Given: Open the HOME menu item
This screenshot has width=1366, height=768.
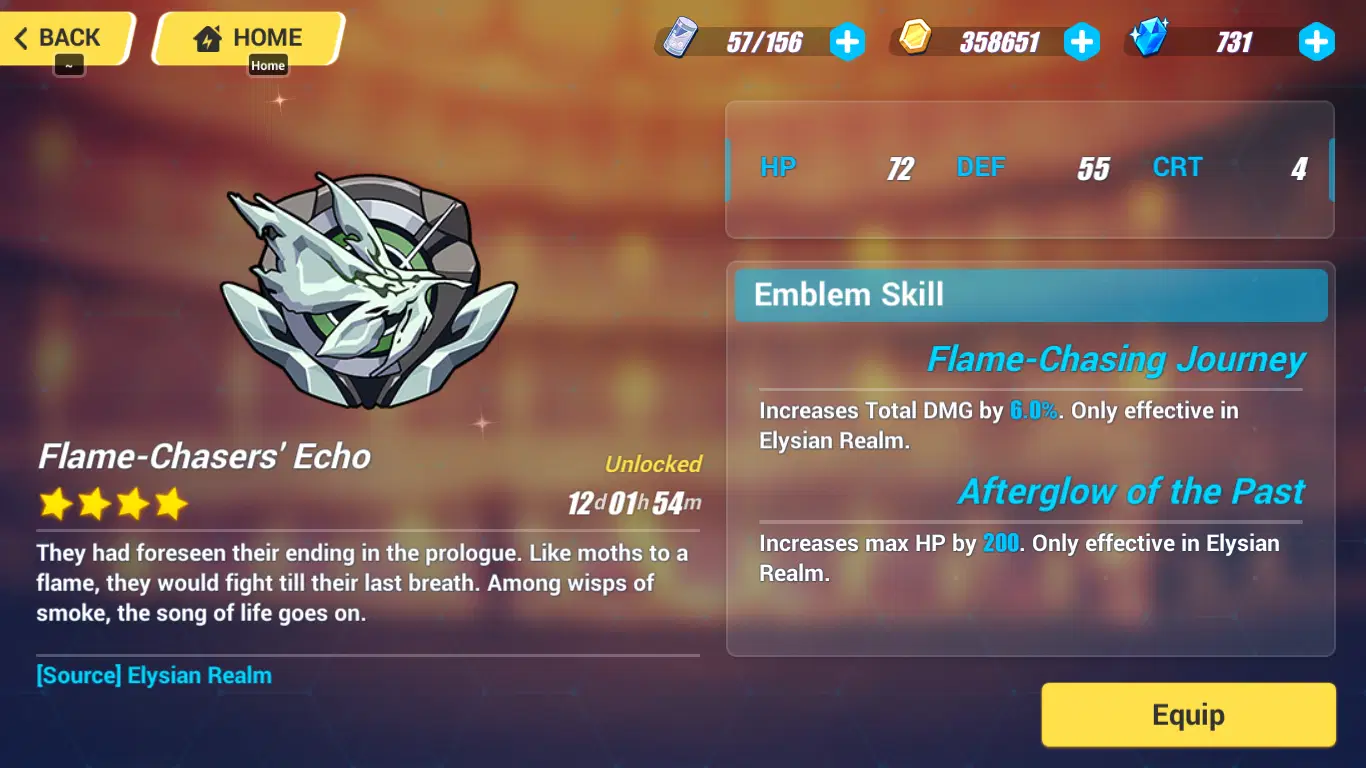Looking at the screenshot, I should pyautogui.click(x=245, y=36).
